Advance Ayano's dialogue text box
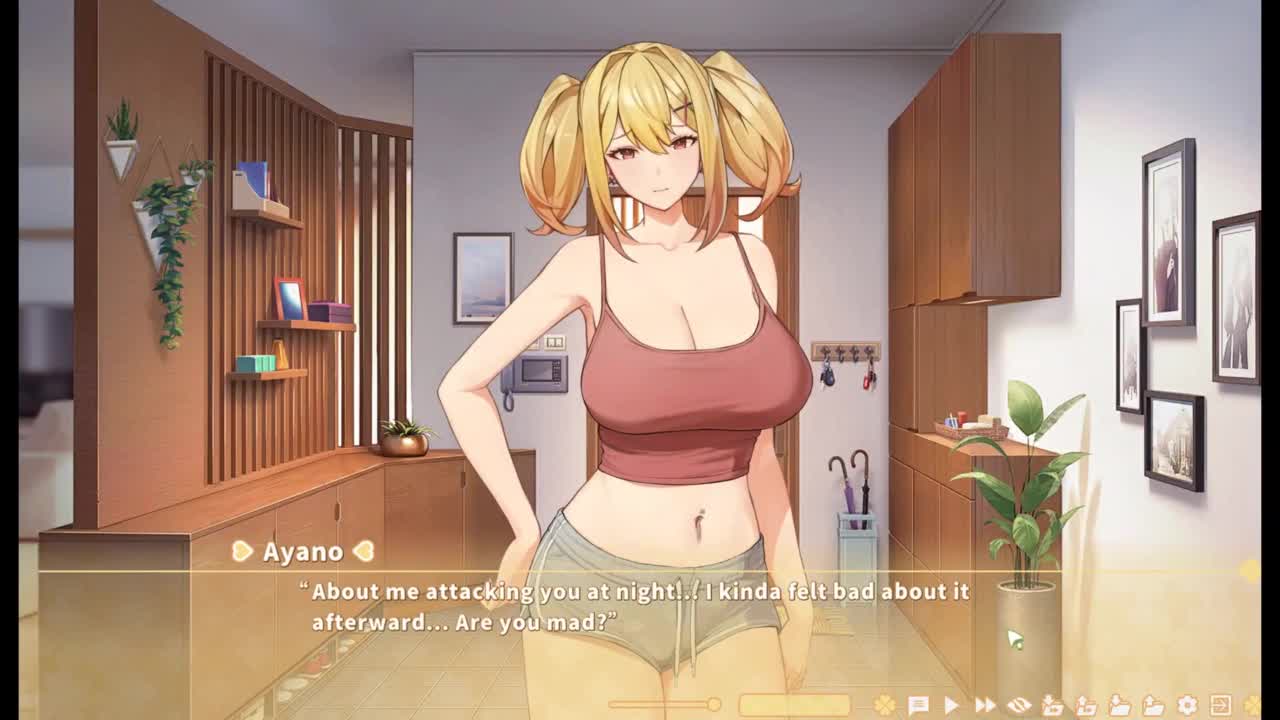 [x=640, y=606]
